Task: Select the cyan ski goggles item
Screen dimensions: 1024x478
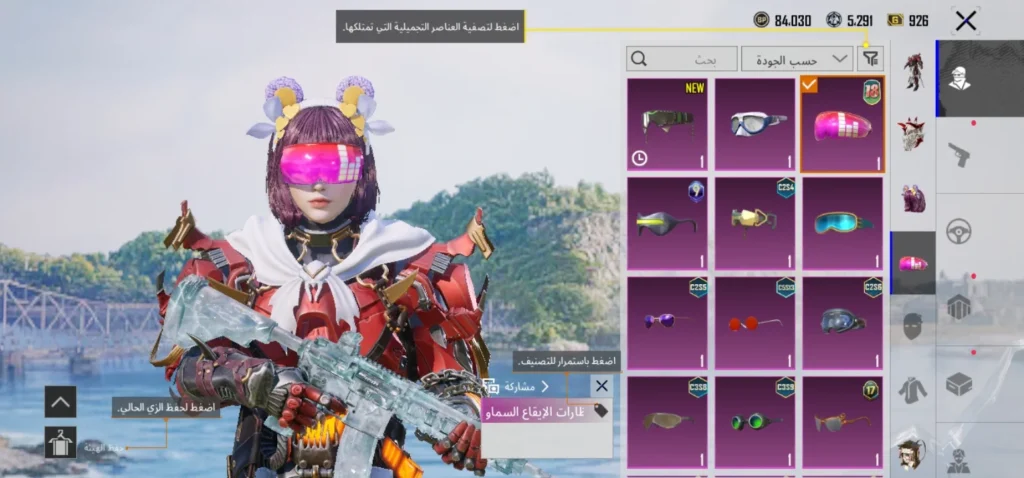Action: [842, 223]
